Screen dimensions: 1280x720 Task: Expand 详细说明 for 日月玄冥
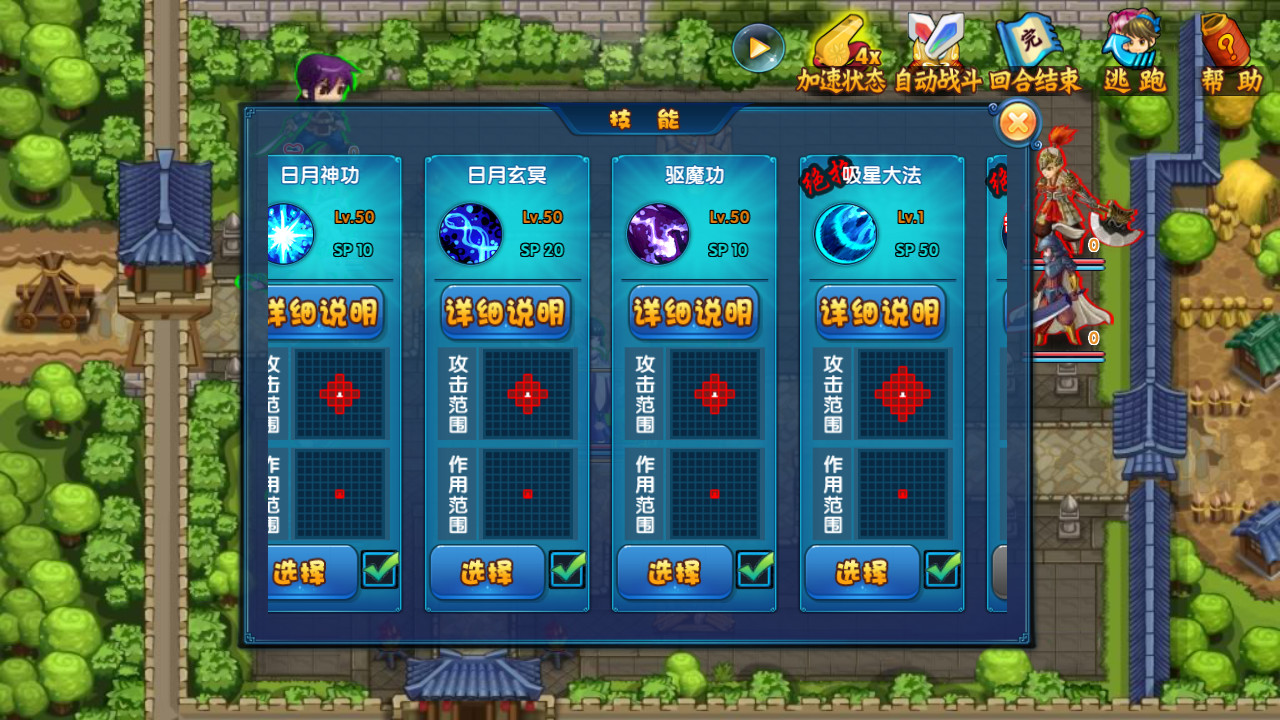point(506,312)
